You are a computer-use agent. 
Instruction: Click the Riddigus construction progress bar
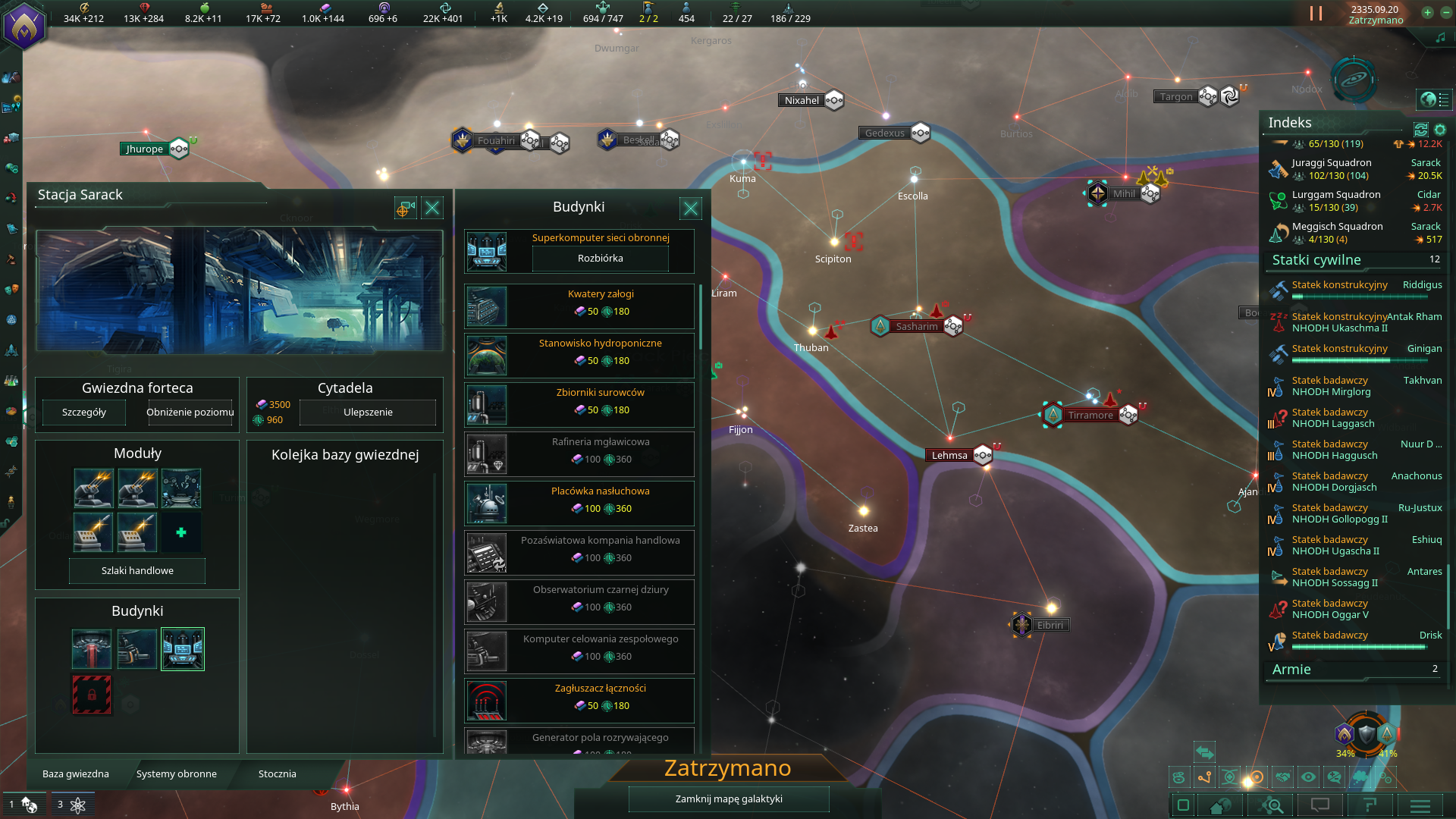click(x=1357, y=298)
